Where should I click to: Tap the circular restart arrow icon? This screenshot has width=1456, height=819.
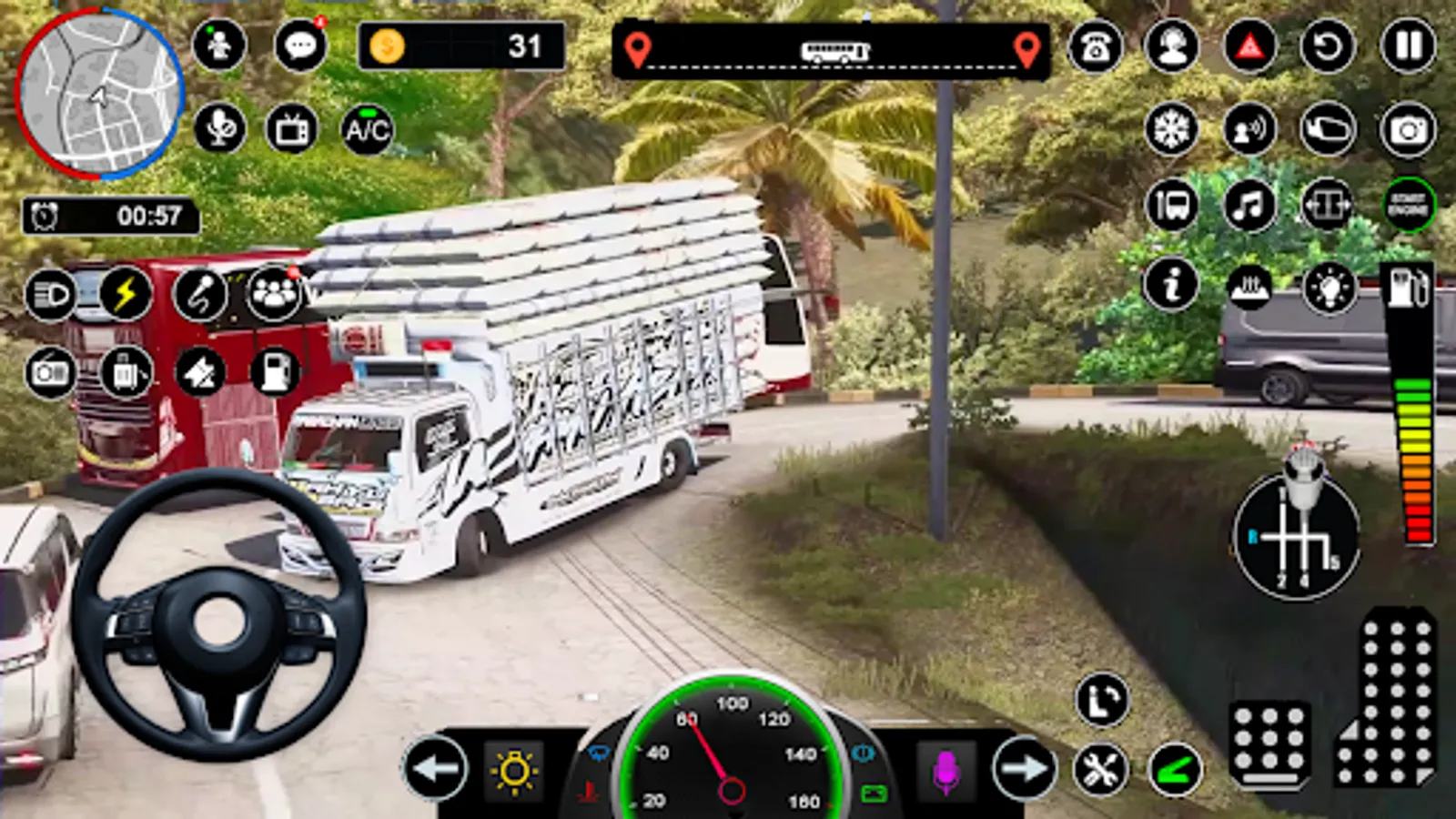(1328, 45)
